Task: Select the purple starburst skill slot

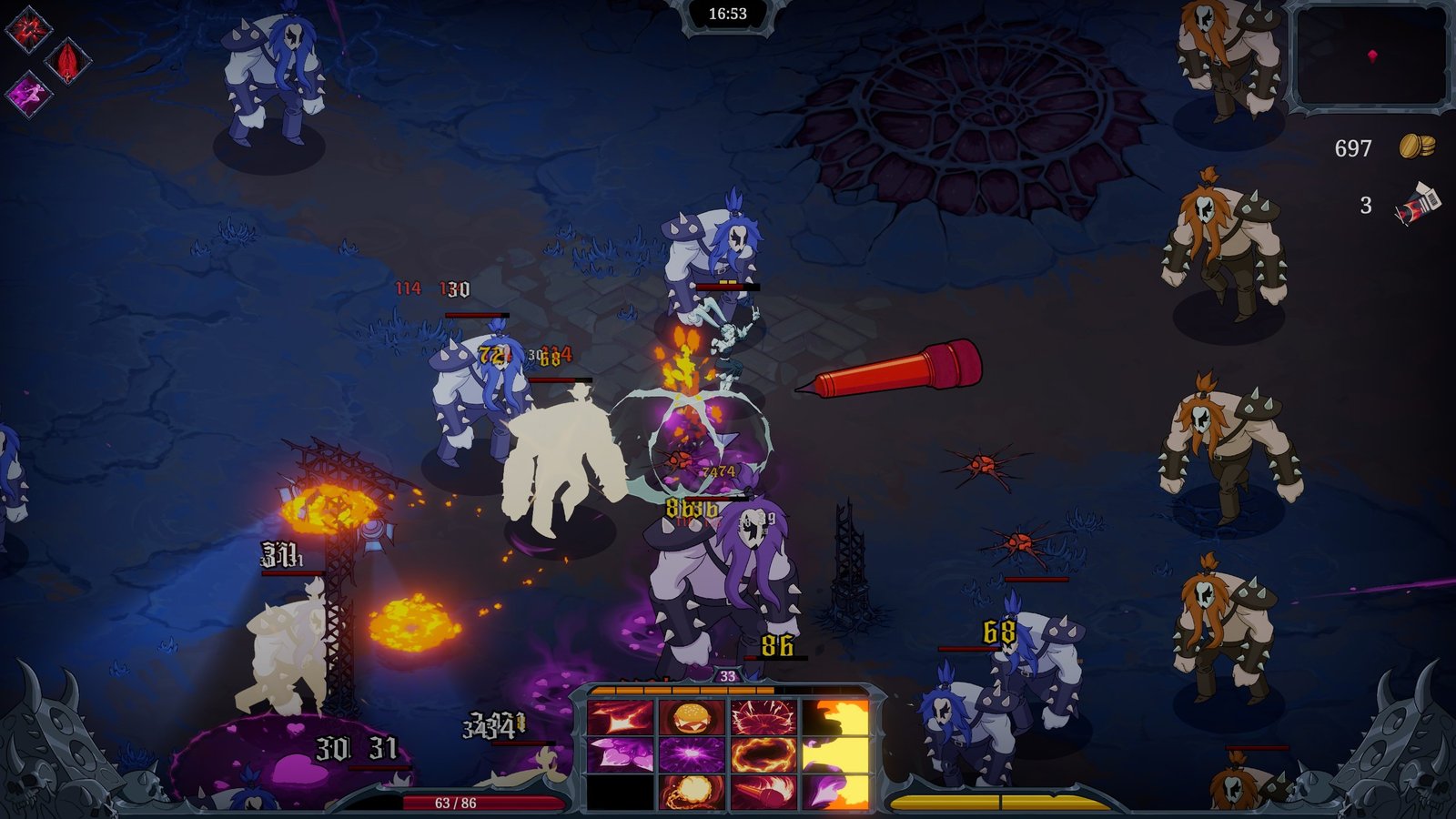Action: point(692,754)
